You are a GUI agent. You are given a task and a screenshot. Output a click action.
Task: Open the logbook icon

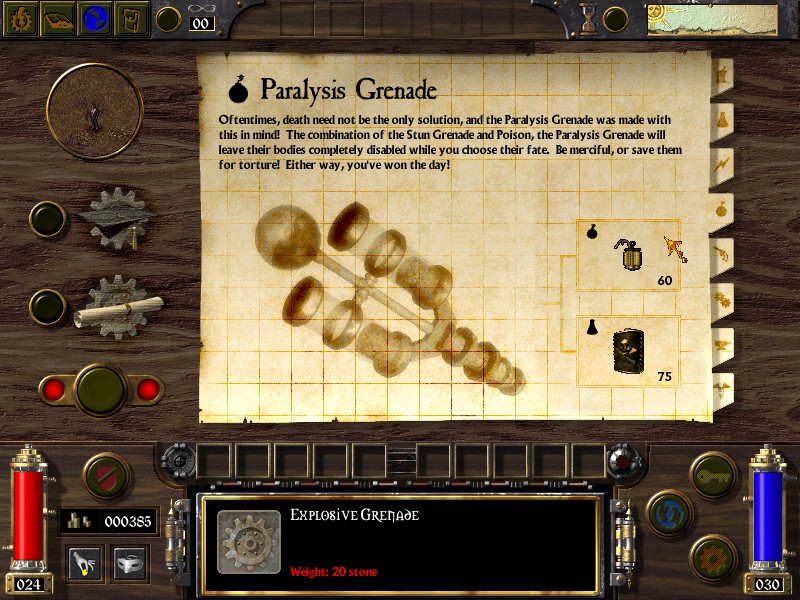click(x=58, y=19)
